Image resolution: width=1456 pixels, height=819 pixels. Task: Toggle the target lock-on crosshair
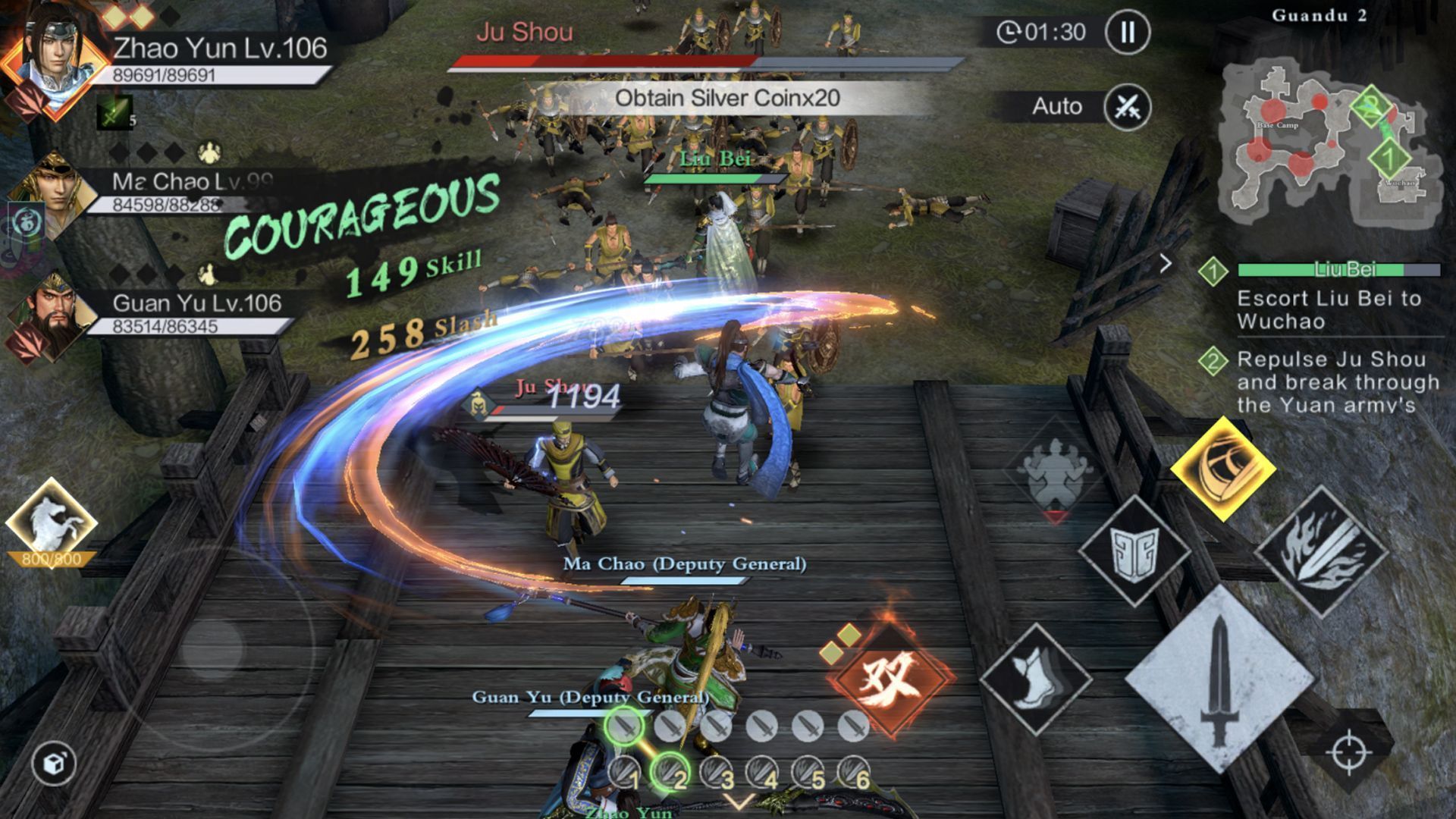[1349, 752]
